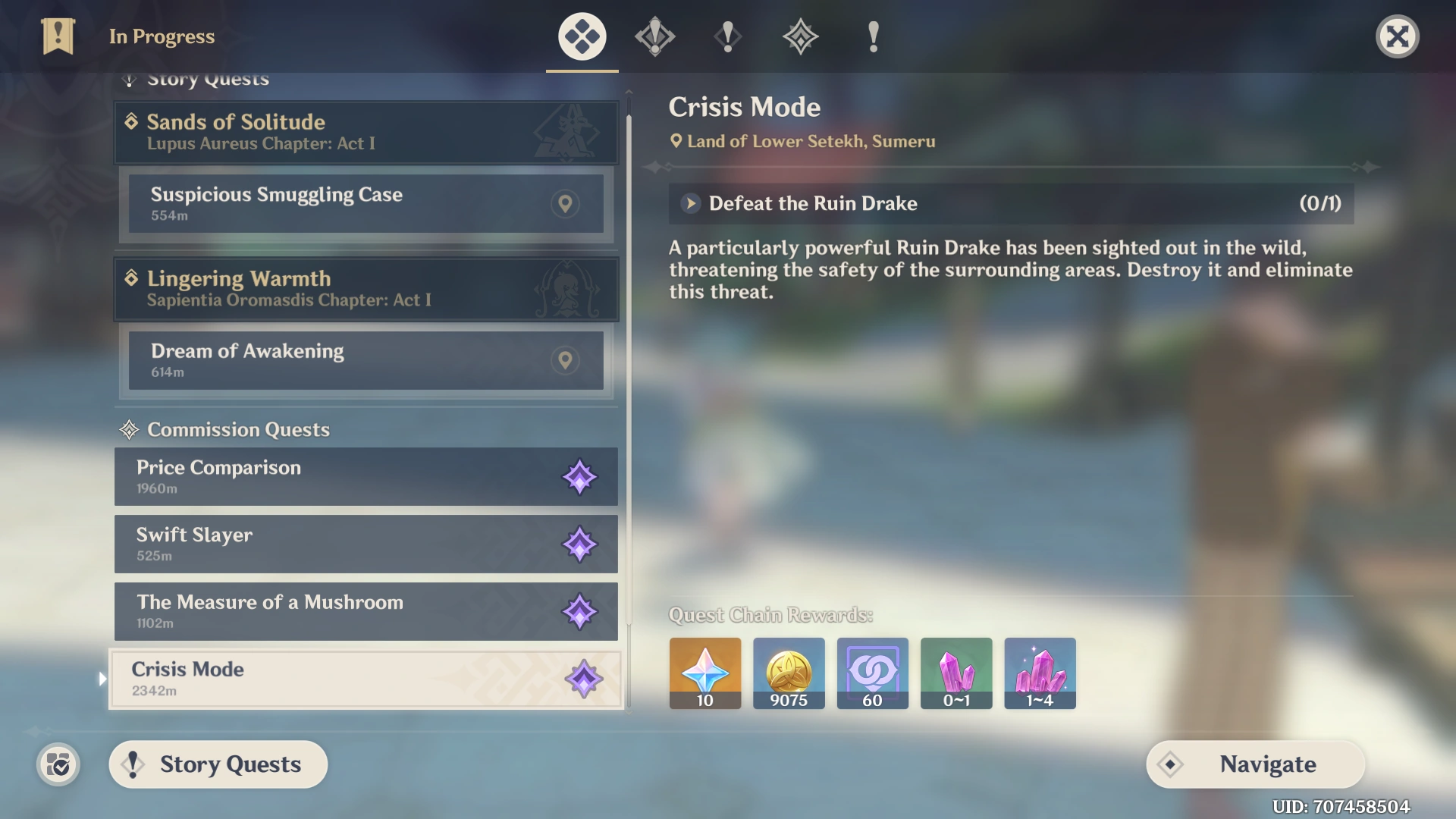Click the Primogem reward icon

coord(704,673)
